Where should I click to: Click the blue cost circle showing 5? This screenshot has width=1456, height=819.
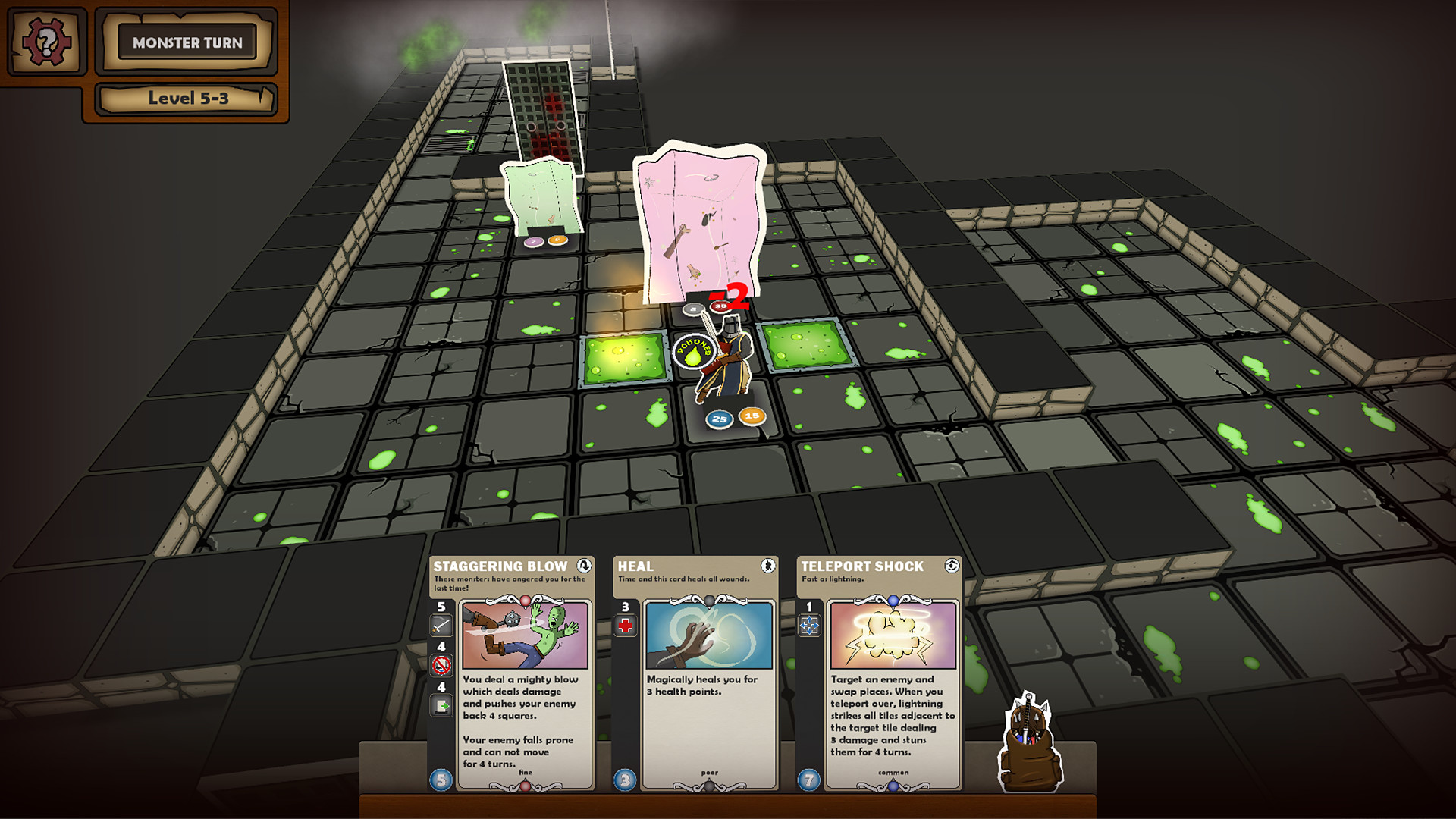[440, 780]
